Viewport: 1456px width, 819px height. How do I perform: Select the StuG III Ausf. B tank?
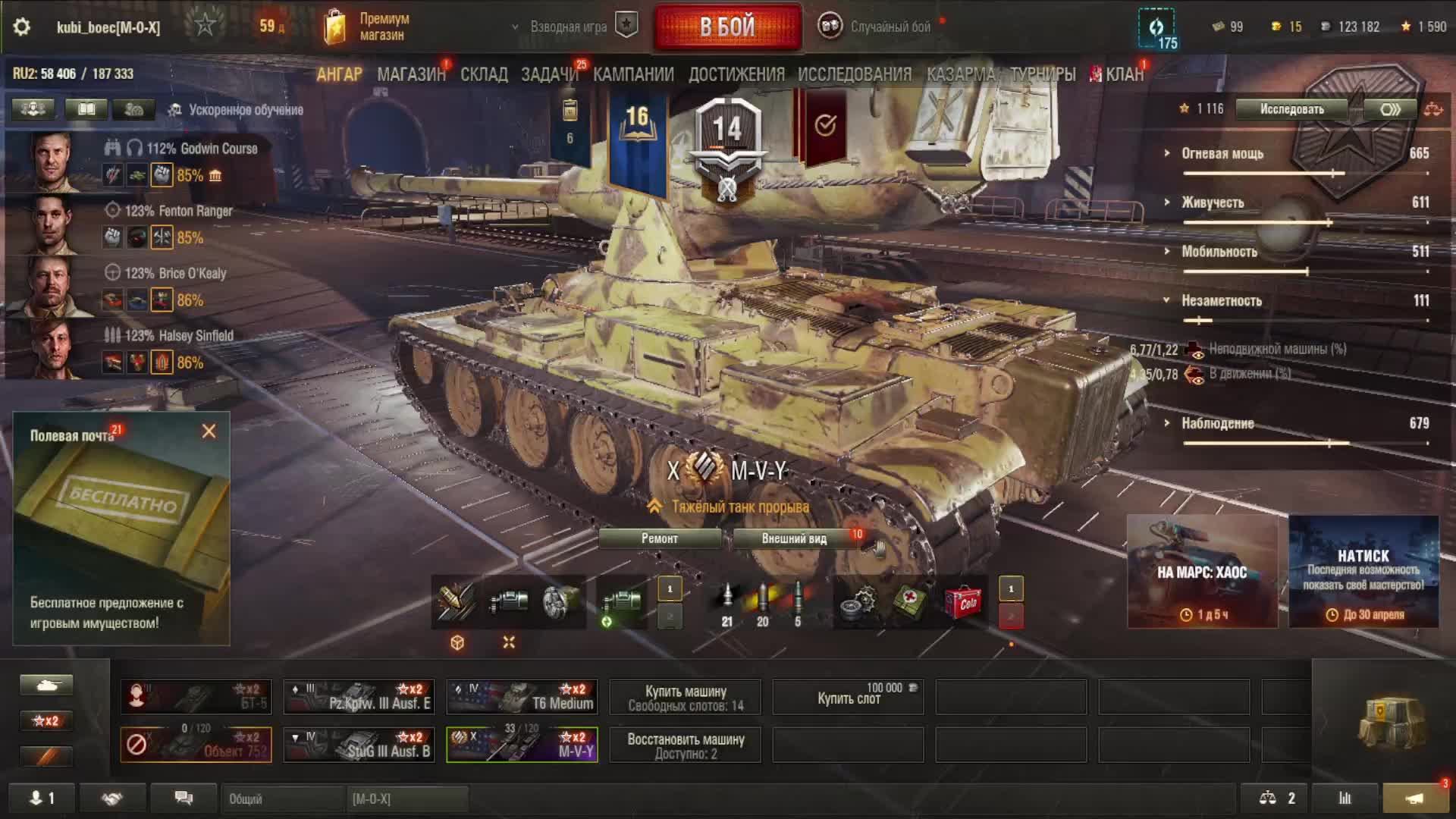click(359, 745)
